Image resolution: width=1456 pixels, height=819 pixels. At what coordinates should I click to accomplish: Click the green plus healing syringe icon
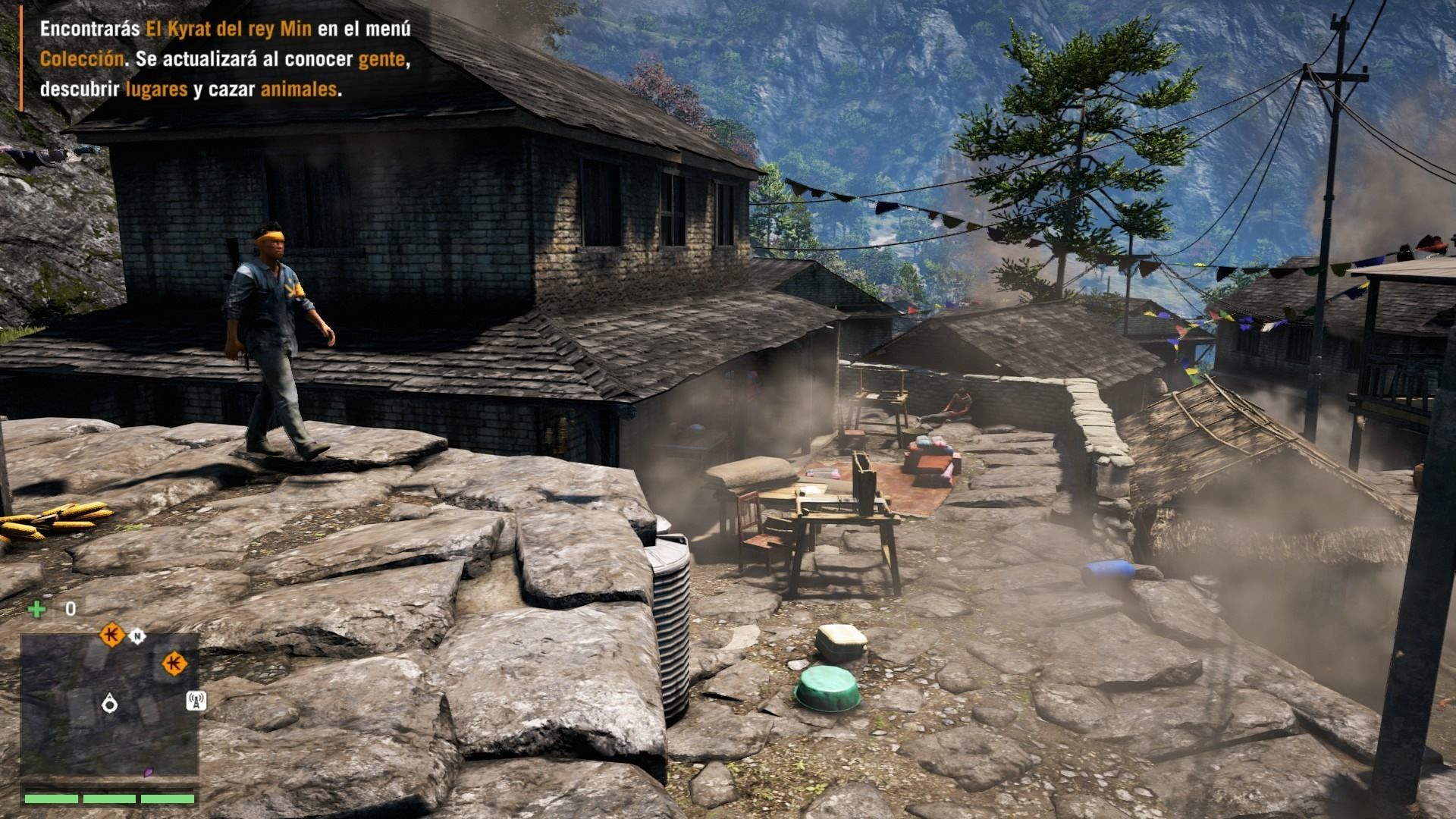[36, 609]
